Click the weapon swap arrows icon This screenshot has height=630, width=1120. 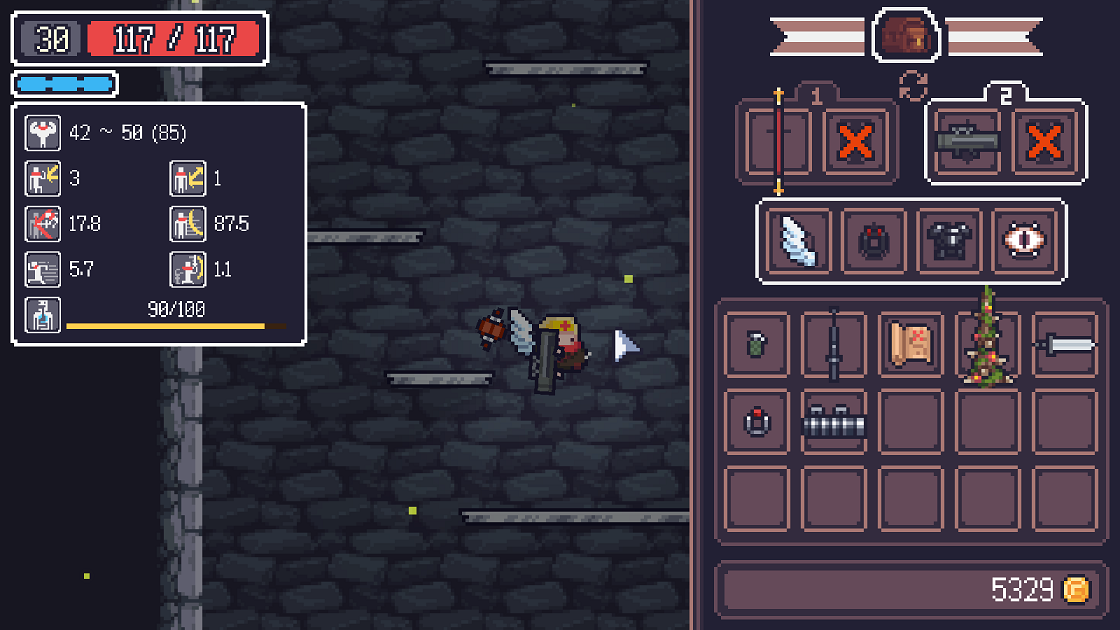tap(912, 86)
